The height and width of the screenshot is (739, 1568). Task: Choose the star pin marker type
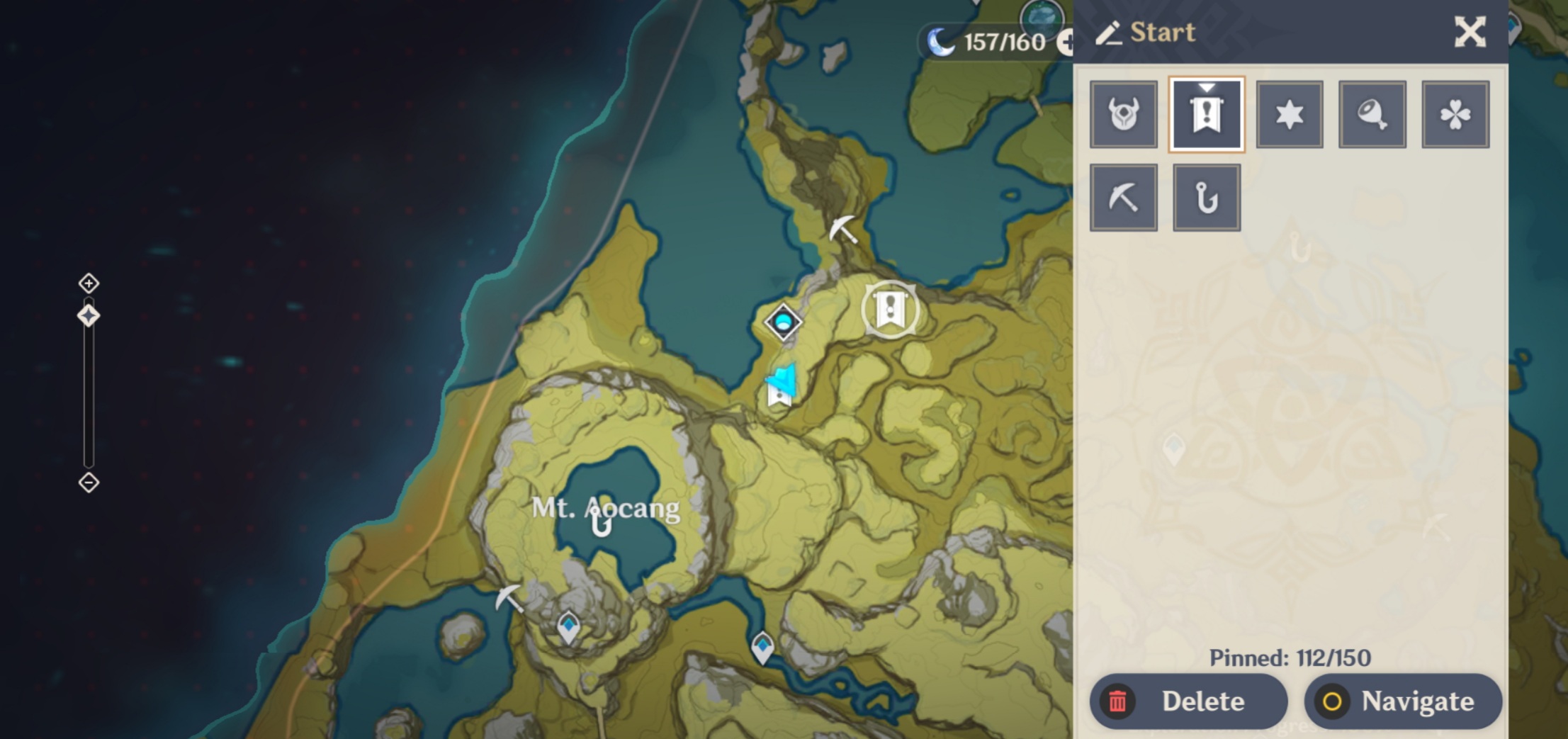pyautogui.click(x=1289, y=113)
